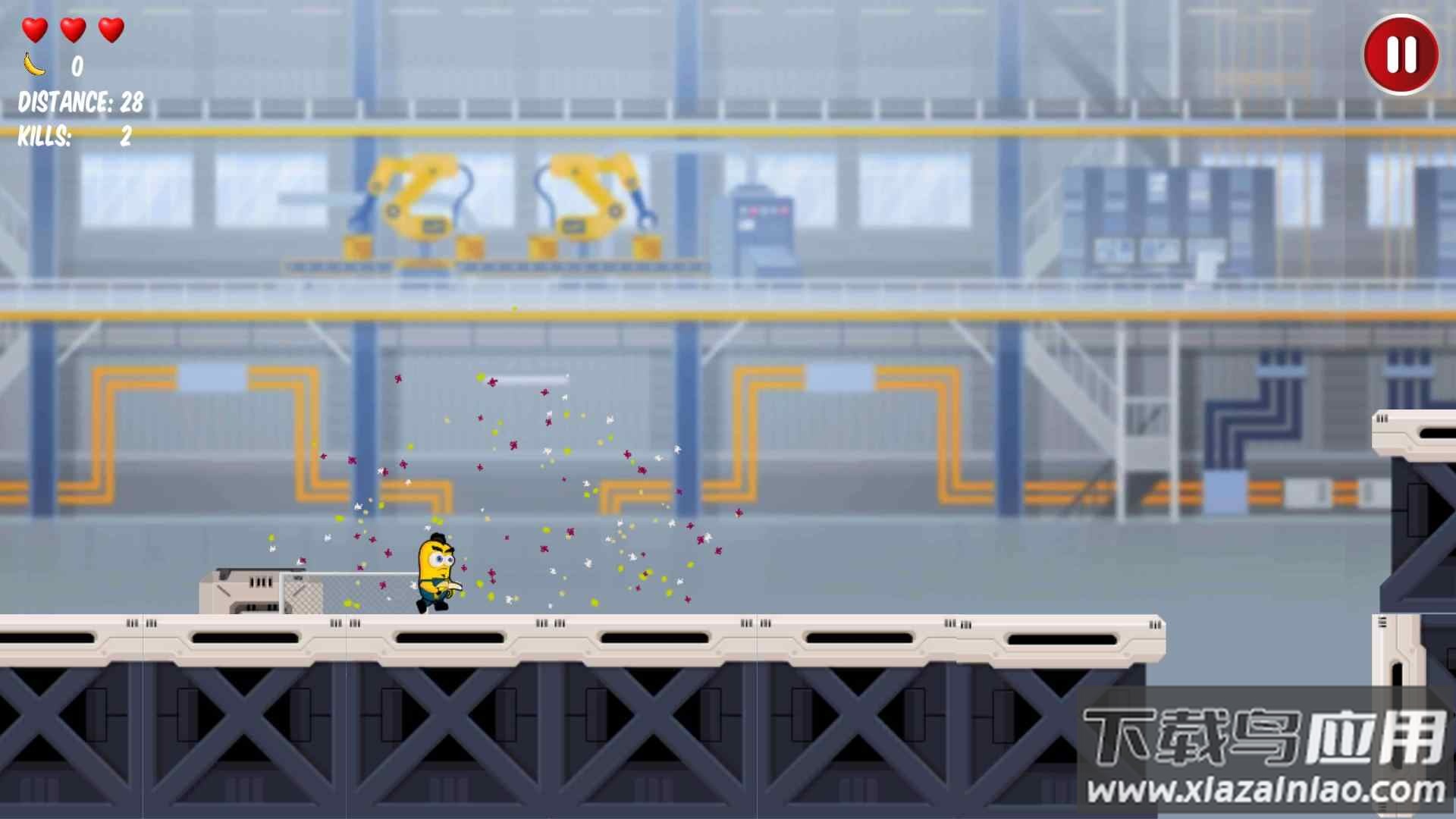This screenshot has width=1456, height=819.
Task: Click the banana count number zero
Action: [76, 67]
